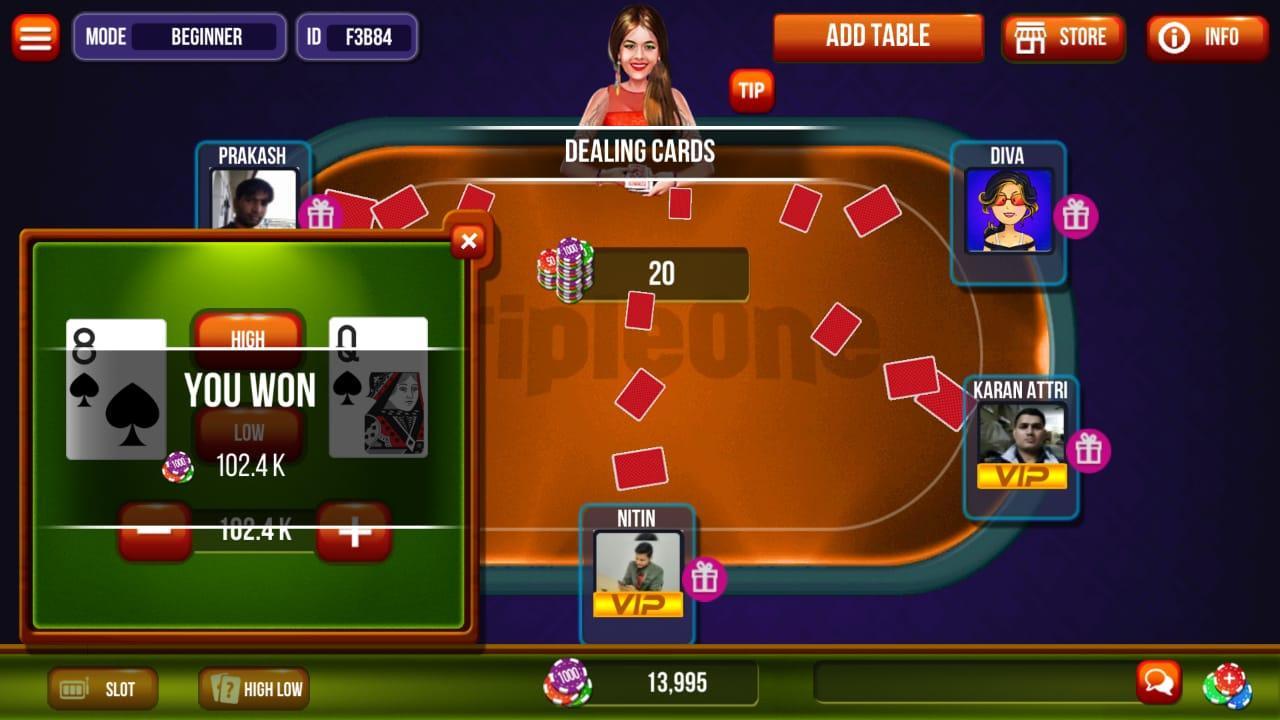This screenshot has width=1280, height=720.
Task: Click the Add Table button
Action: click(878, 37)
